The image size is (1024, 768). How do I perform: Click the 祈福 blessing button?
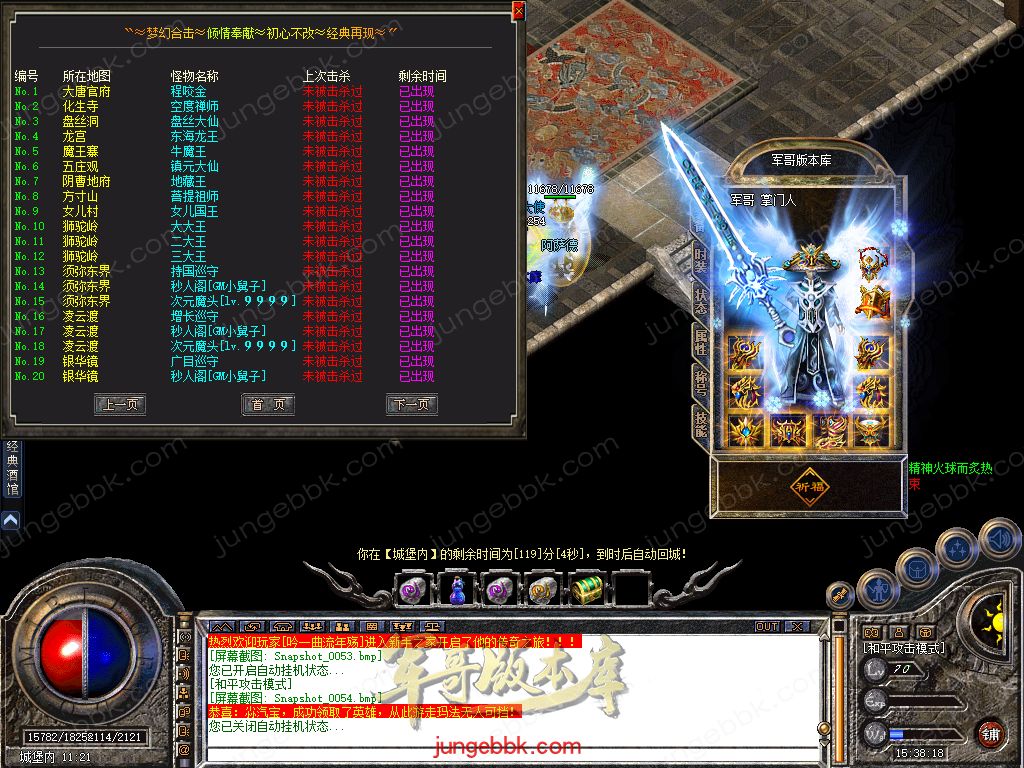point(811,487)
